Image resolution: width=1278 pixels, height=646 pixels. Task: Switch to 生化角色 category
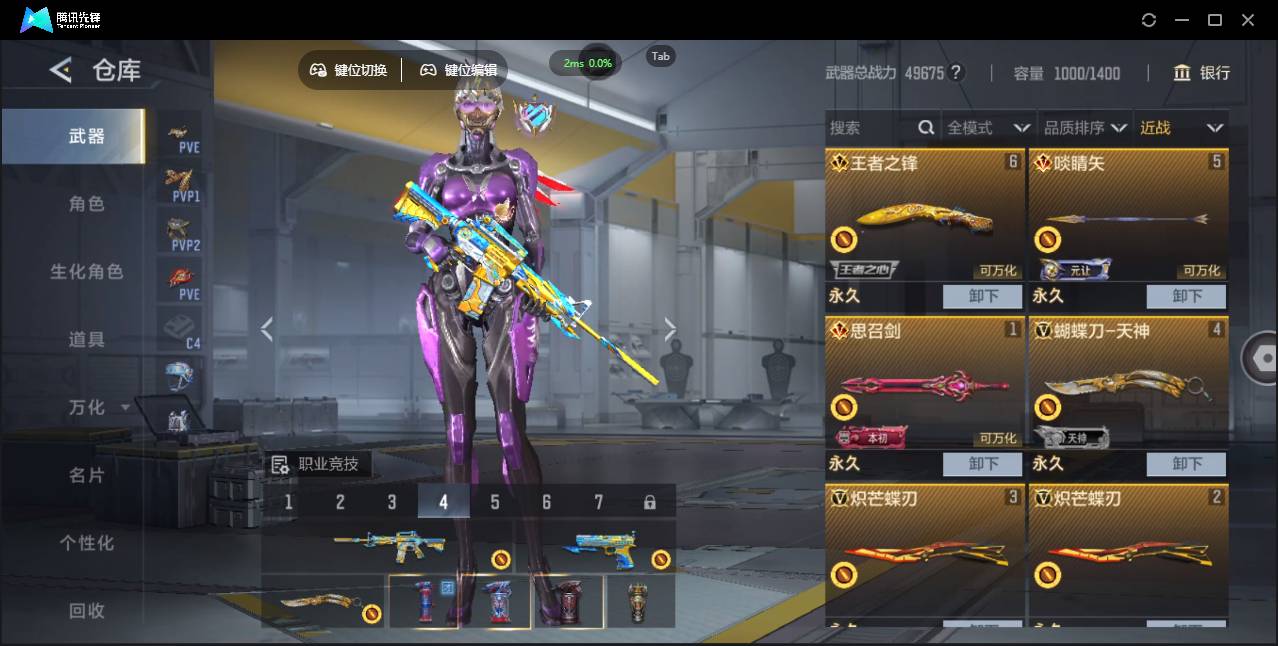pos(86,272)
